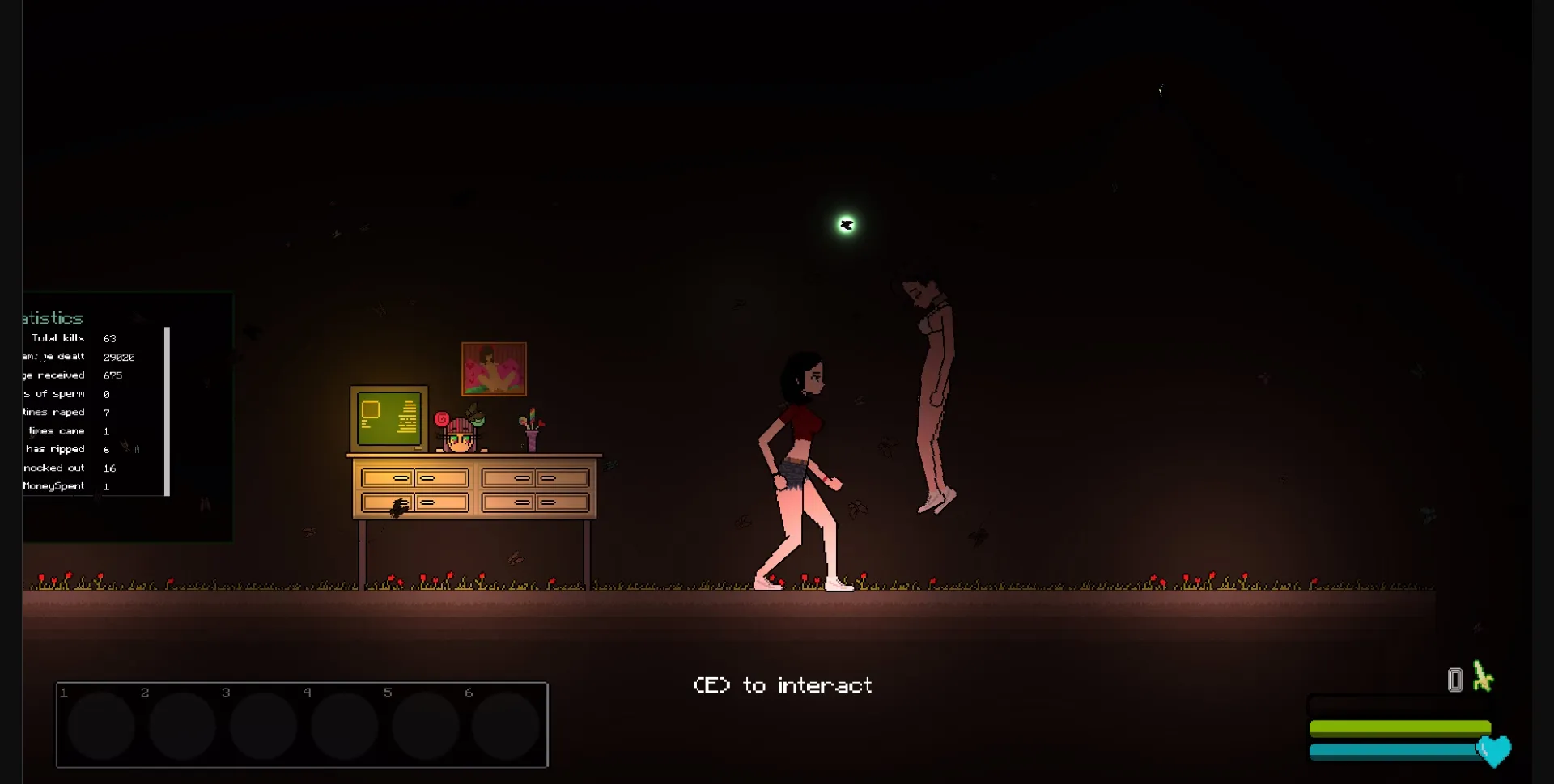Screen dimensions: 1554x784
Task: Select hotbar slot 3
Action: pyautogui.click(x=264, y=726)
